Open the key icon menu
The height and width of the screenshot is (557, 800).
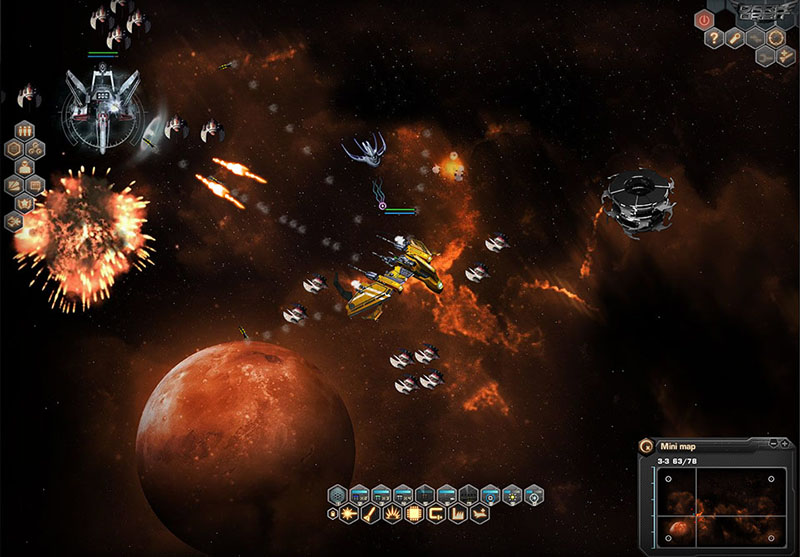736,39
